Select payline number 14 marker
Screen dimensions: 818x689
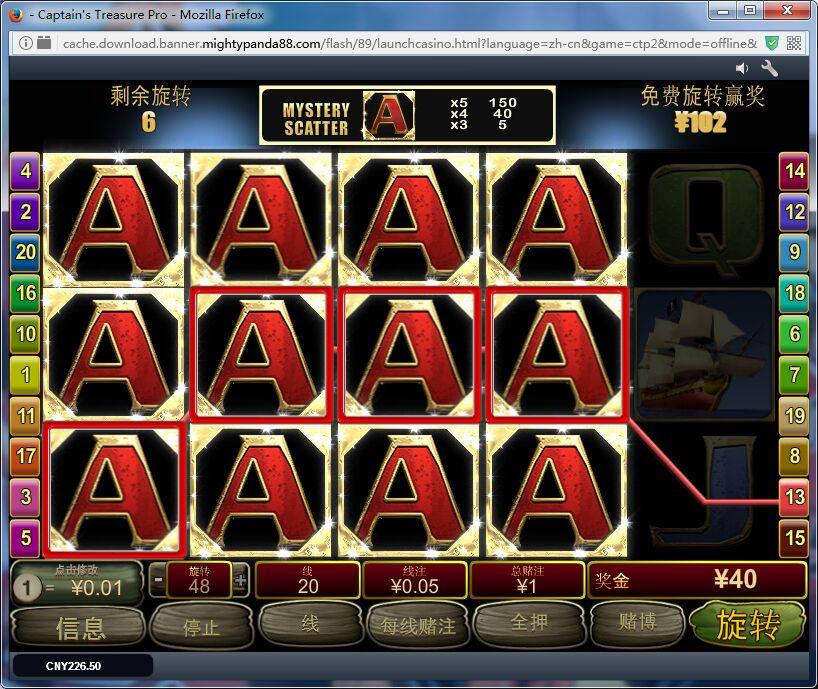coord(794,171)
